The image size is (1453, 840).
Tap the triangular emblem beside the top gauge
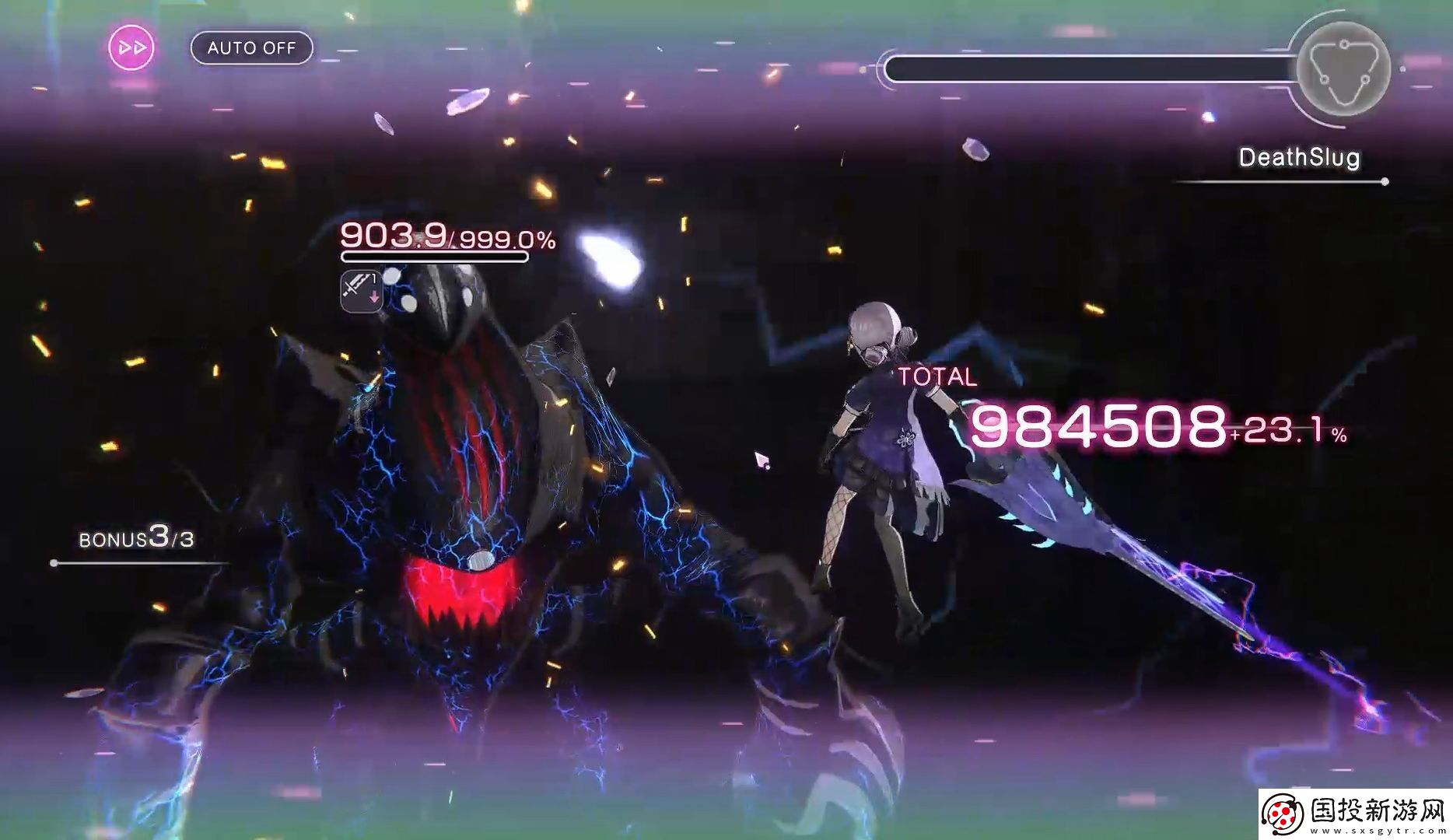[1343, 70]
